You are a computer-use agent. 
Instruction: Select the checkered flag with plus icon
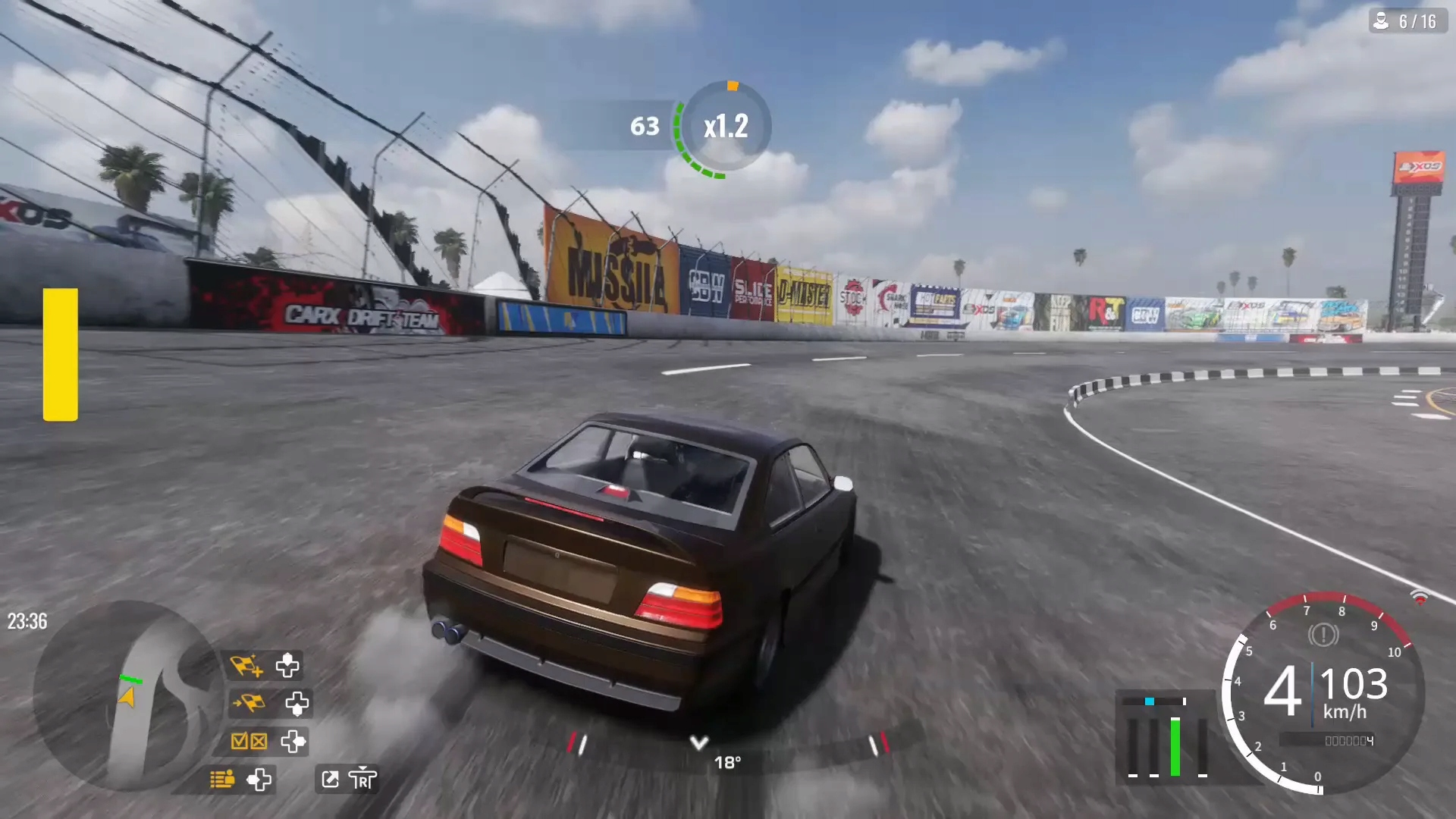246,666
